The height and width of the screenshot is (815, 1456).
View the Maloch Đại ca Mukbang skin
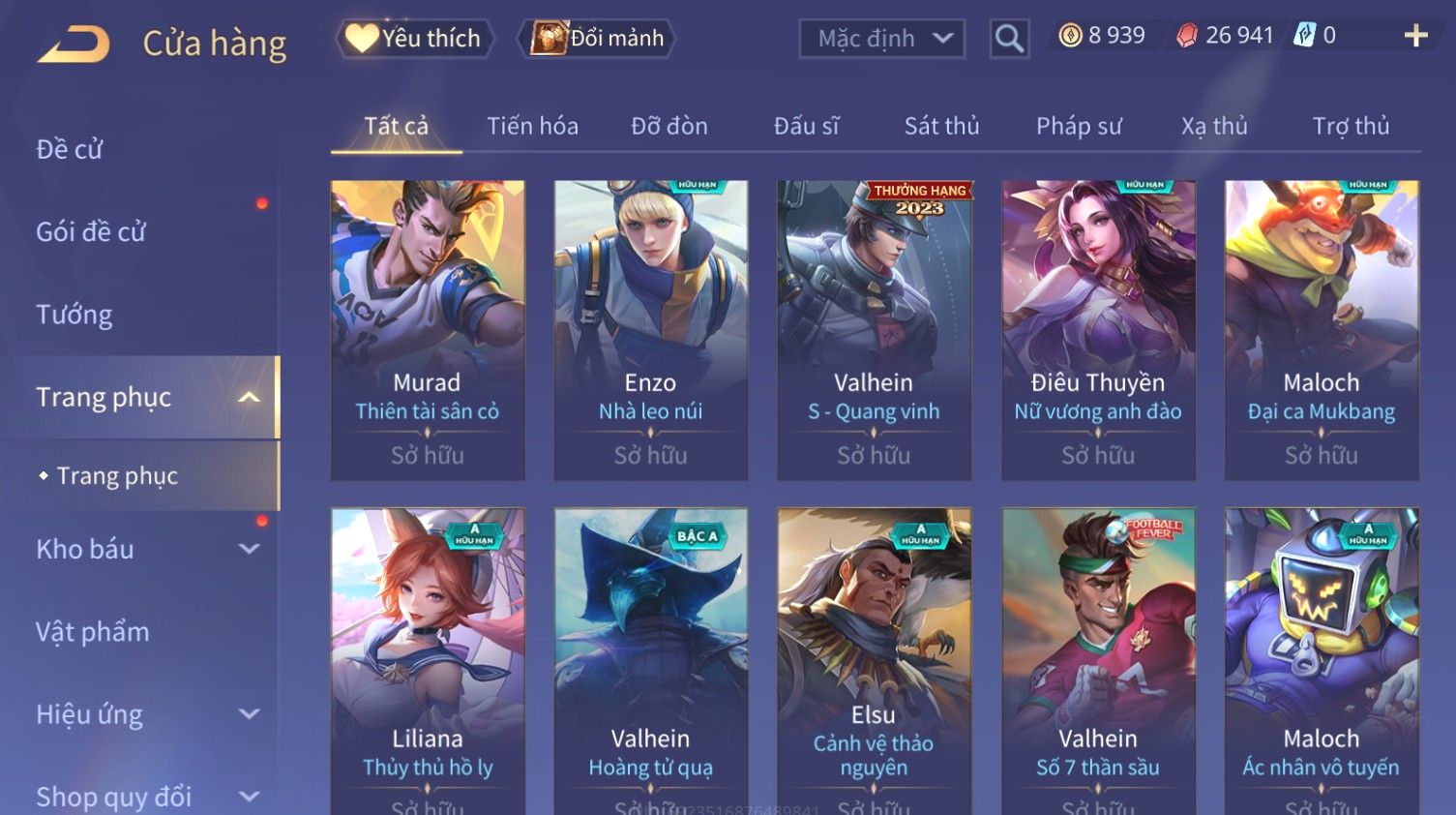(x=1322, y=329)
